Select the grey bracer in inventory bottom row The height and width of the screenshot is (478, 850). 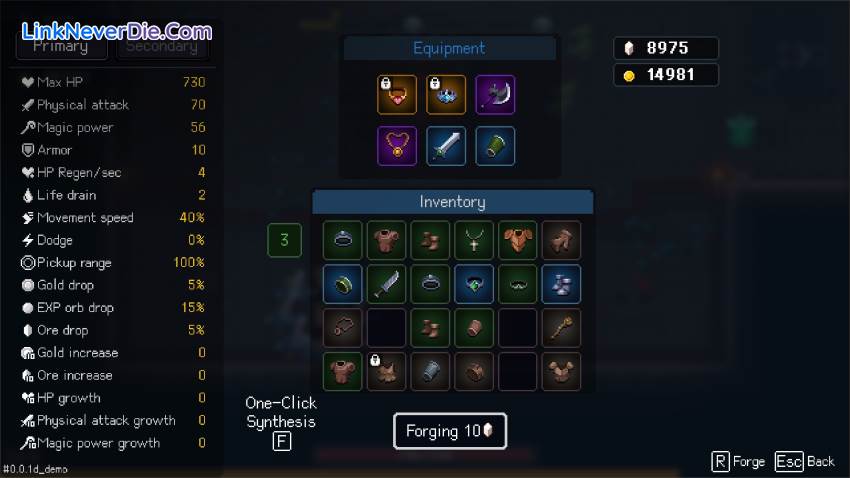[430, 372]
